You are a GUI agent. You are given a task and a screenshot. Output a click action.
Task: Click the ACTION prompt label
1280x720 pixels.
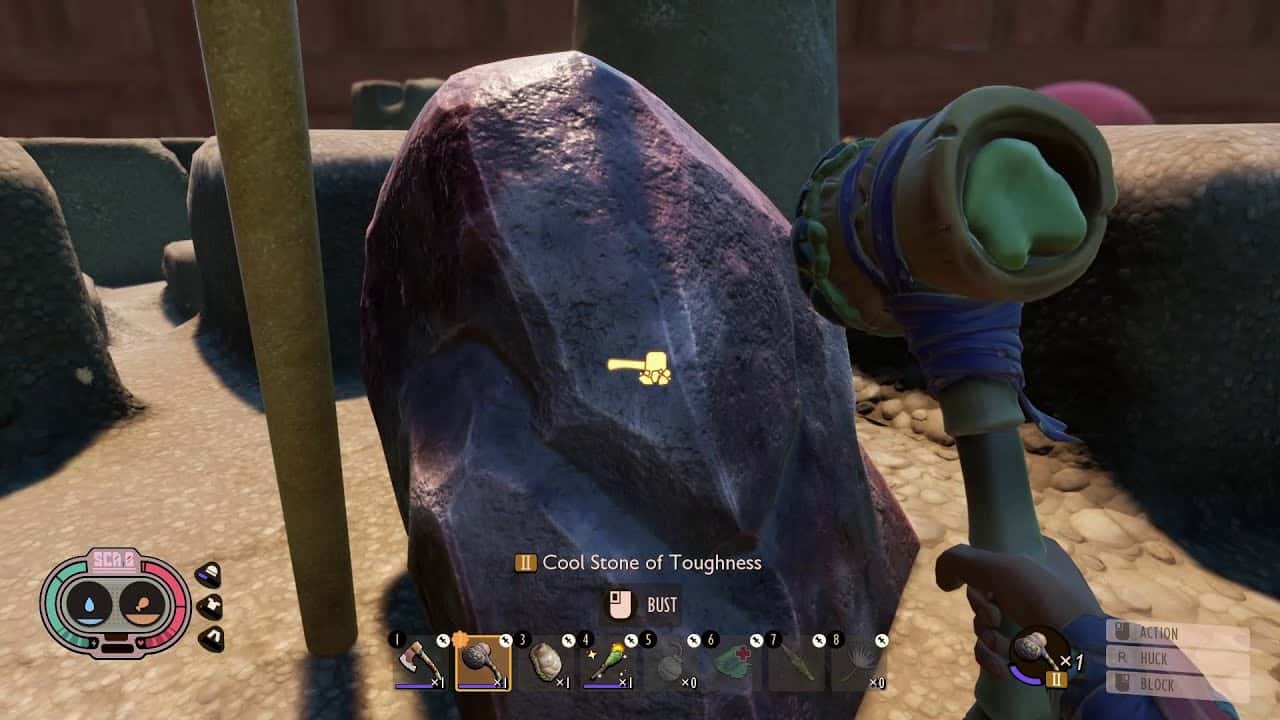click(x=1158, y=633)
